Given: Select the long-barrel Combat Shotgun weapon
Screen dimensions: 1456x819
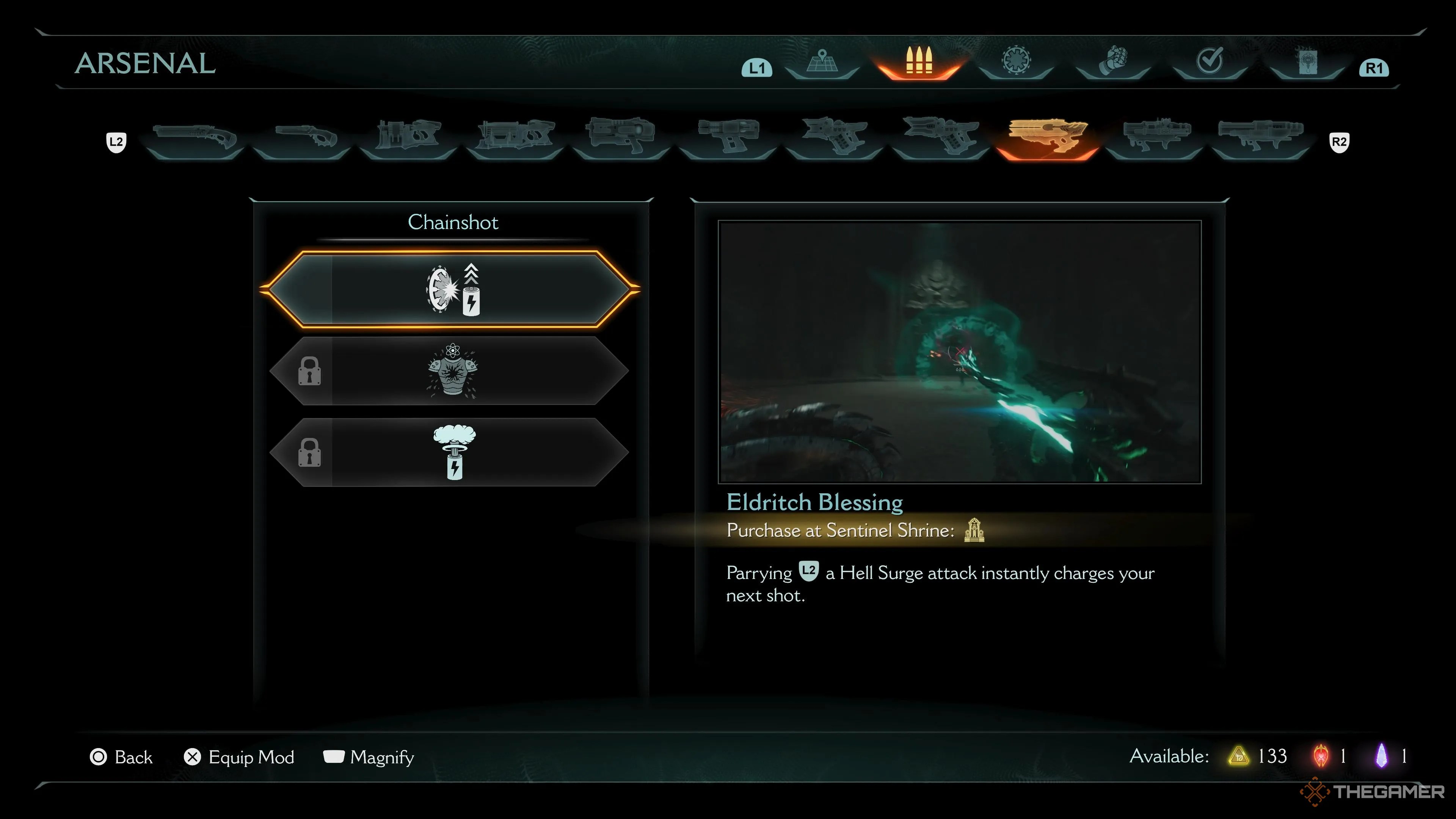Looking at the screenshot, I should (x=195, y=138).
